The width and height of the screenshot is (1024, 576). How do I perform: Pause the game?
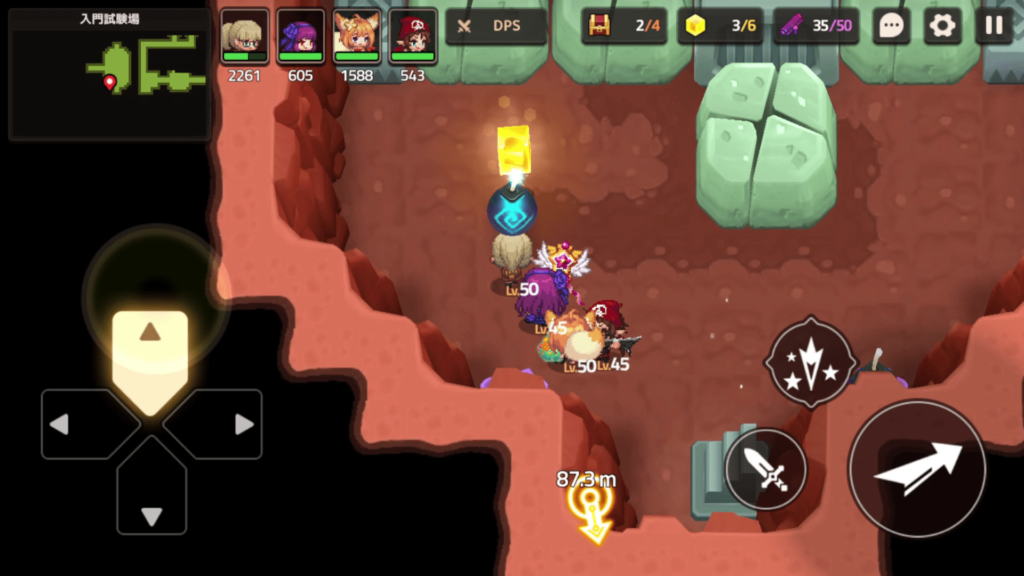coord(994,26)
